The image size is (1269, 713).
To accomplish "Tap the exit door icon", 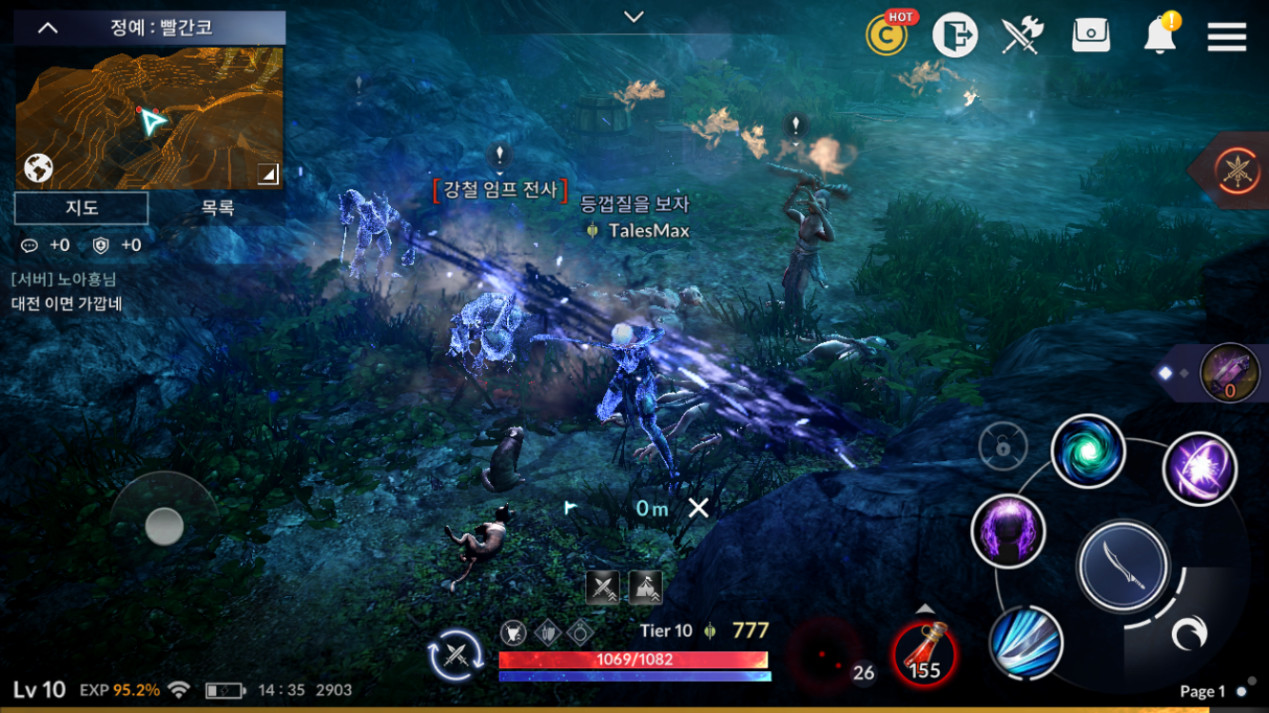I will [x=955, y=36].
